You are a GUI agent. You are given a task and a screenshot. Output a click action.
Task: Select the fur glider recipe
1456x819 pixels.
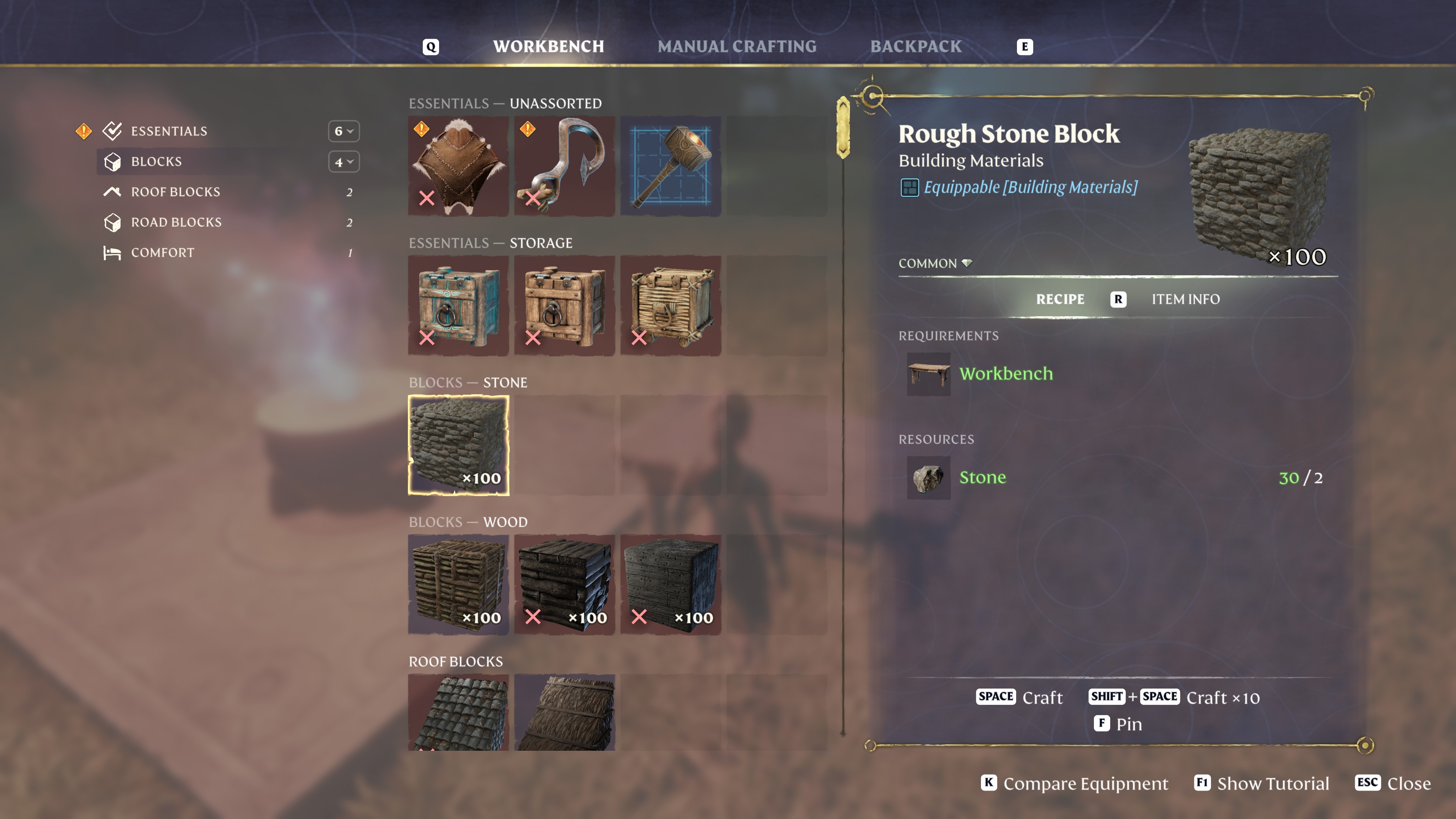(x=458, y=166)
